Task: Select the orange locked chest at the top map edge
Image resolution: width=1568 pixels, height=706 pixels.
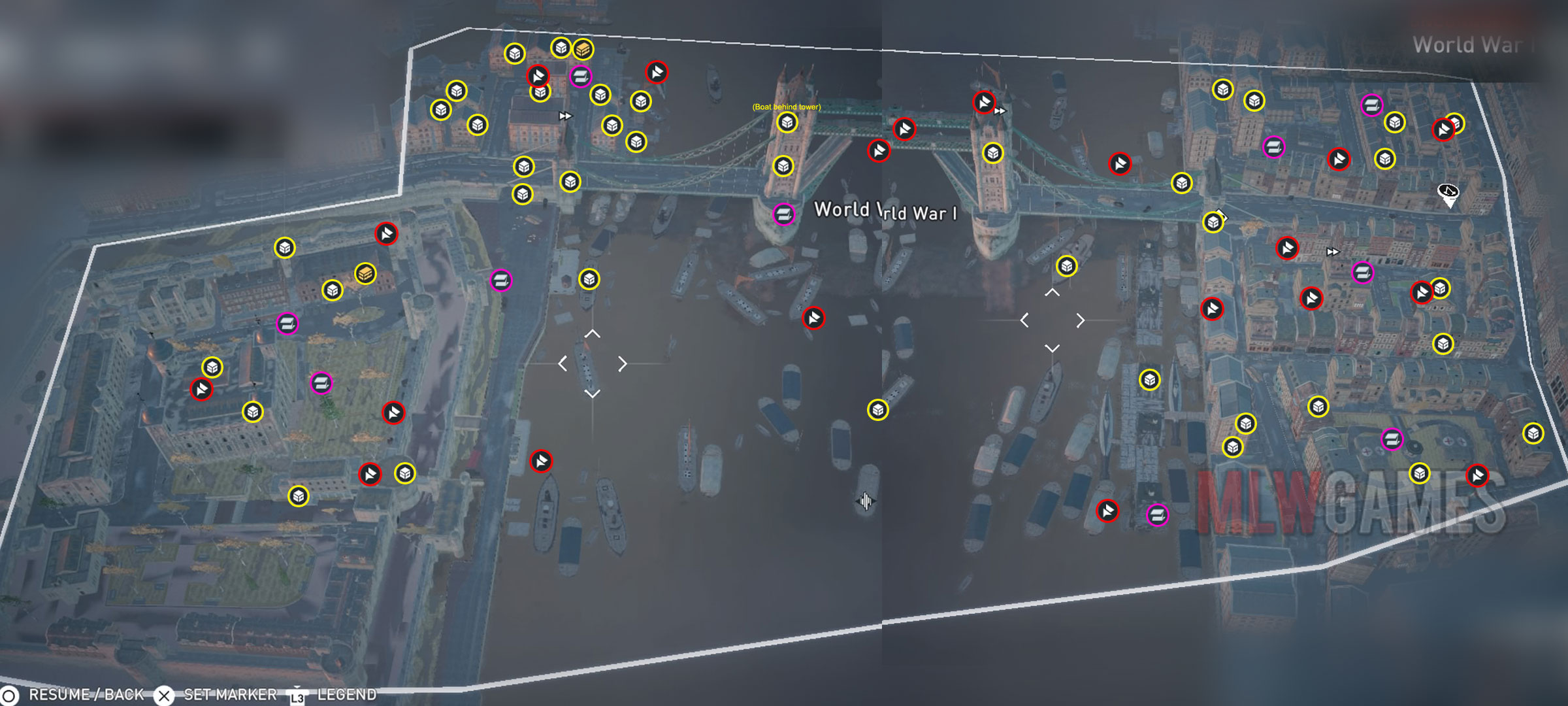Action: pos(585,49)
